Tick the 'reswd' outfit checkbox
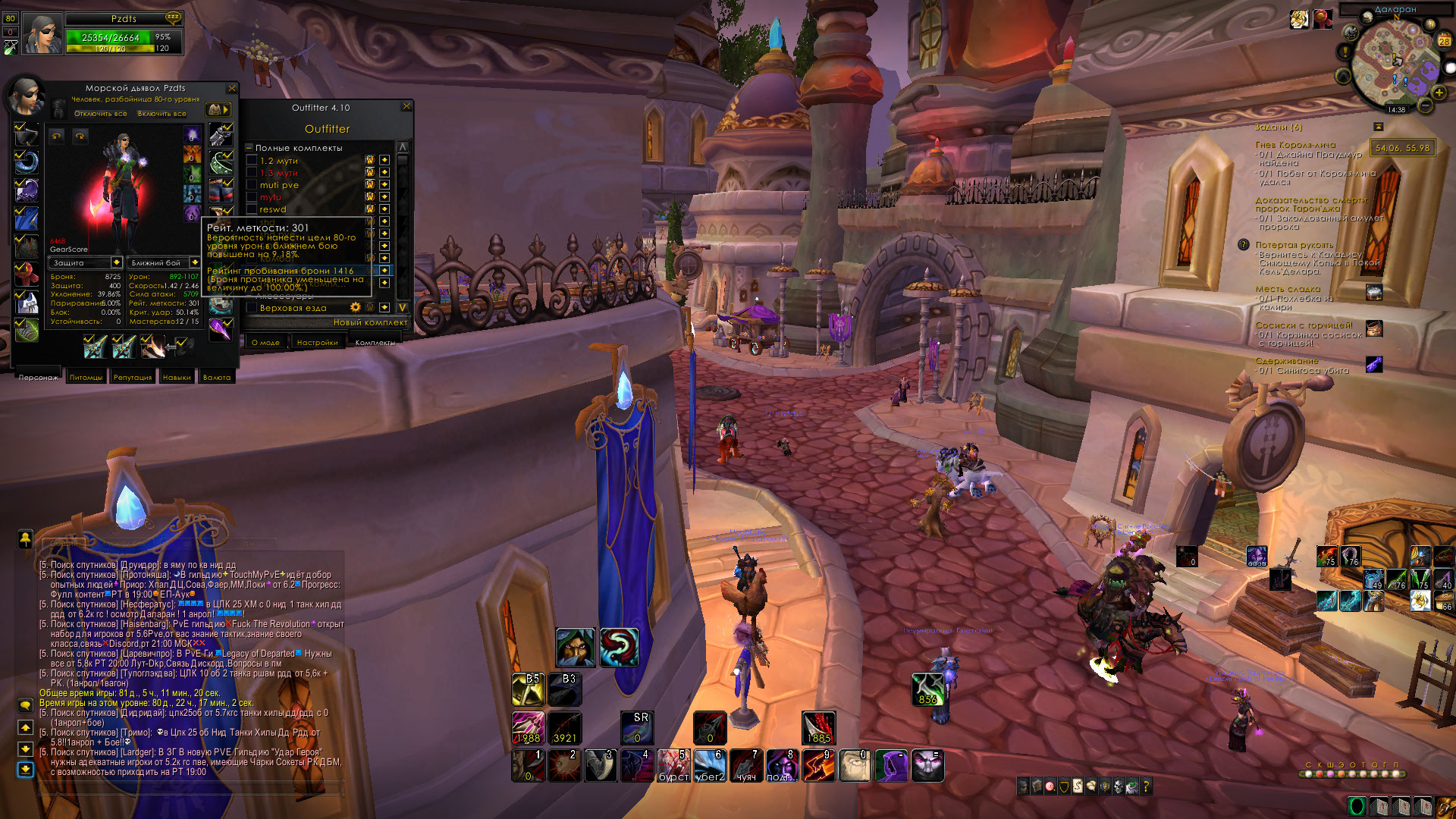1456x819 pixels. tap(252, 209)
